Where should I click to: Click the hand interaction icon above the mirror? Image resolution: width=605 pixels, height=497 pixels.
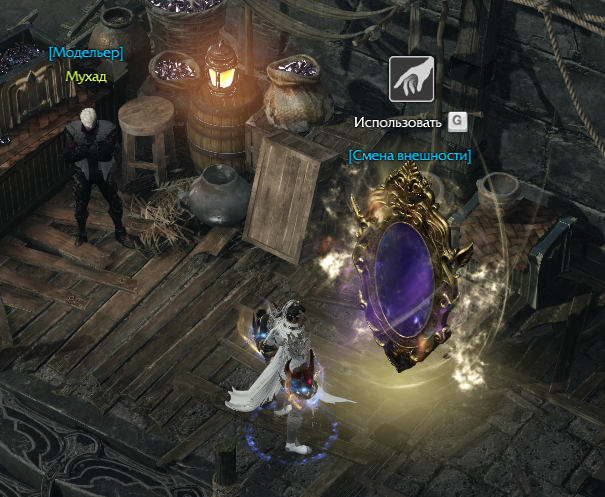pyautogui.click(x=411, y=80)
